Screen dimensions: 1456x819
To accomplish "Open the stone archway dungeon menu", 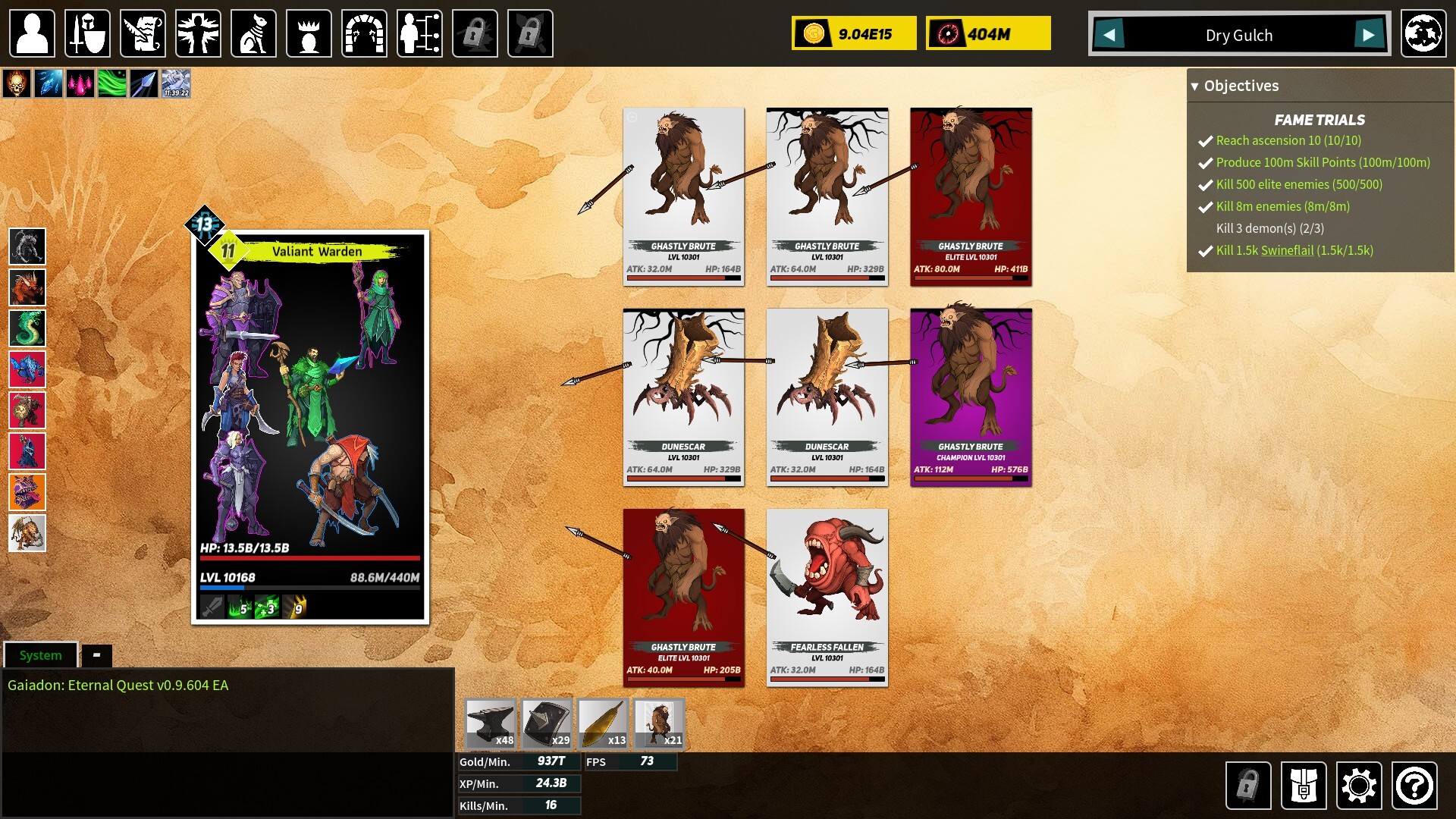I will pos(364,33).
